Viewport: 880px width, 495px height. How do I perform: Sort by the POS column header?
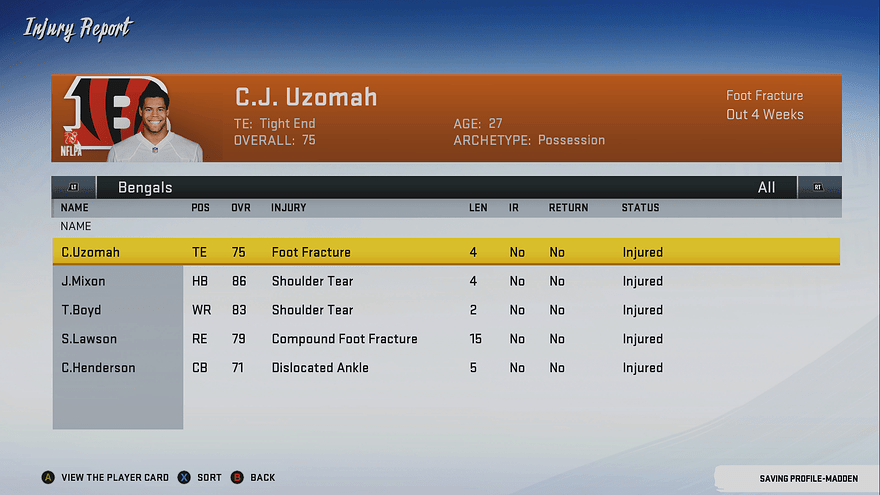[200, 208]
